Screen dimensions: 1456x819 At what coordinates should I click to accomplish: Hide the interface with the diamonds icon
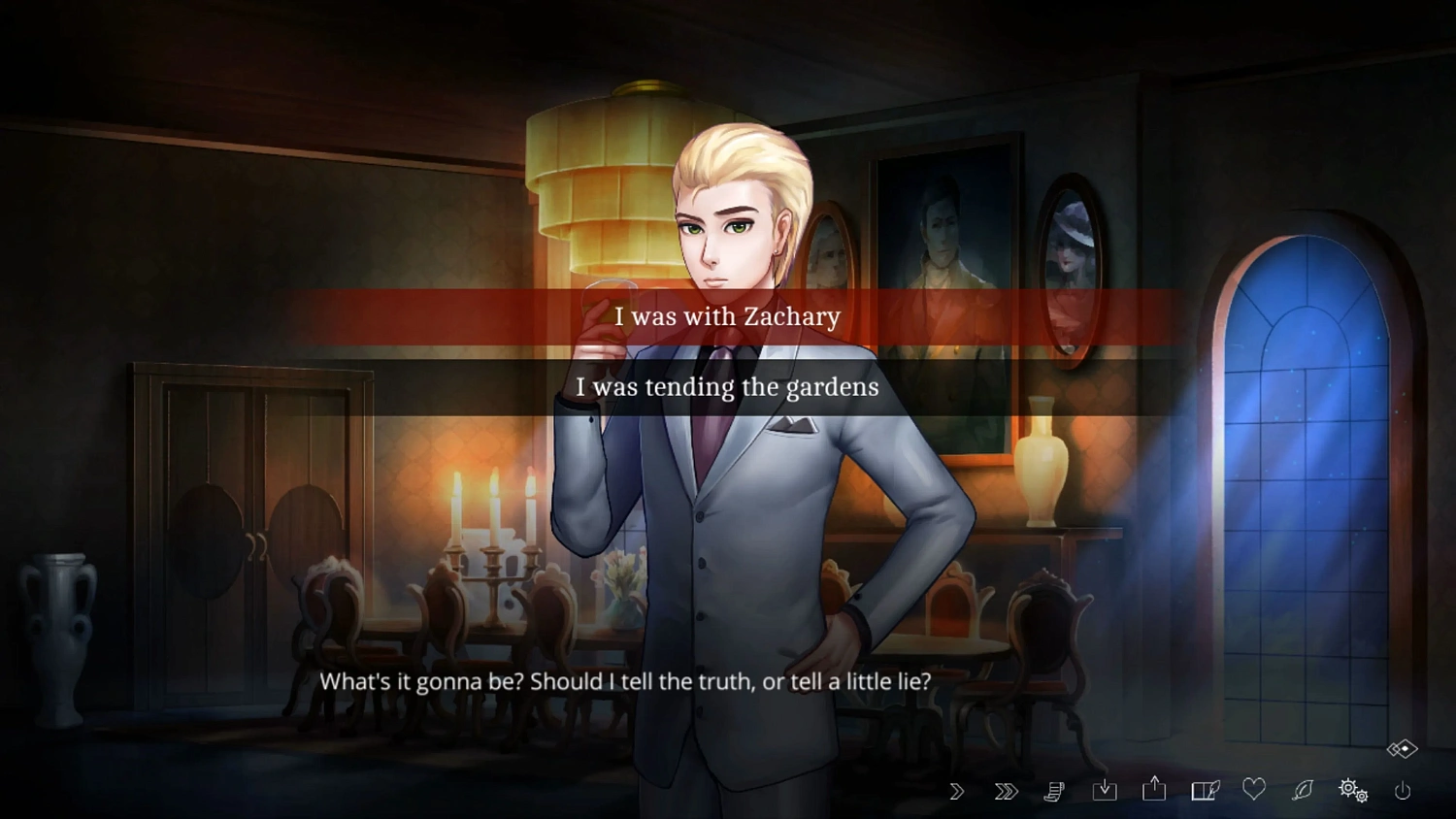coord(1401,747)
